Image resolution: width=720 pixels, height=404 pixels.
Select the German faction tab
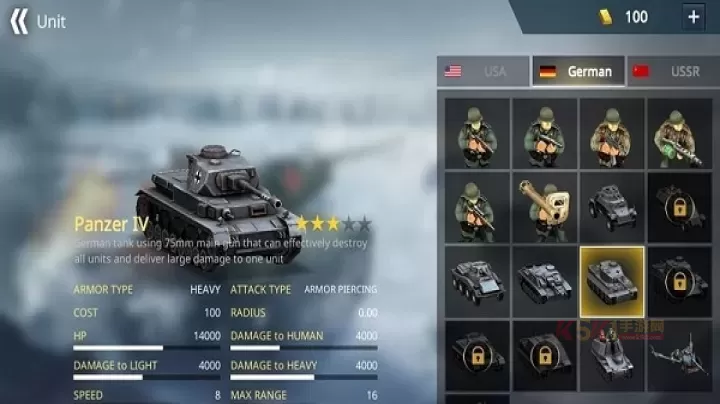click(x=578, y=71)
